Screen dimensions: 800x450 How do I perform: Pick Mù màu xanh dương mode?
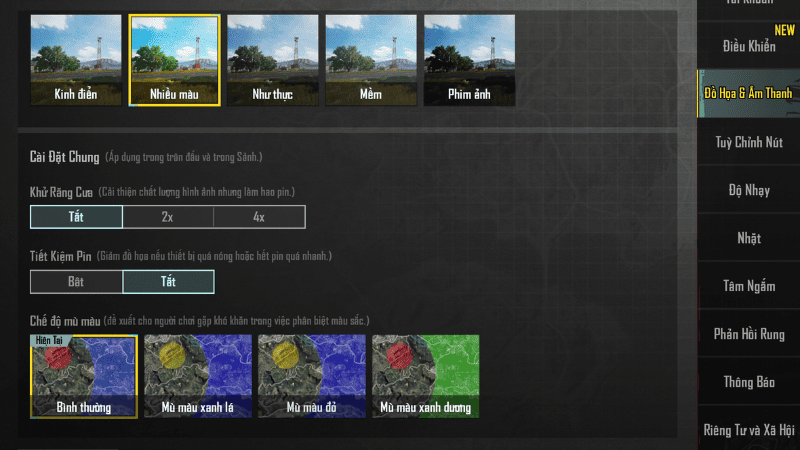426,376
